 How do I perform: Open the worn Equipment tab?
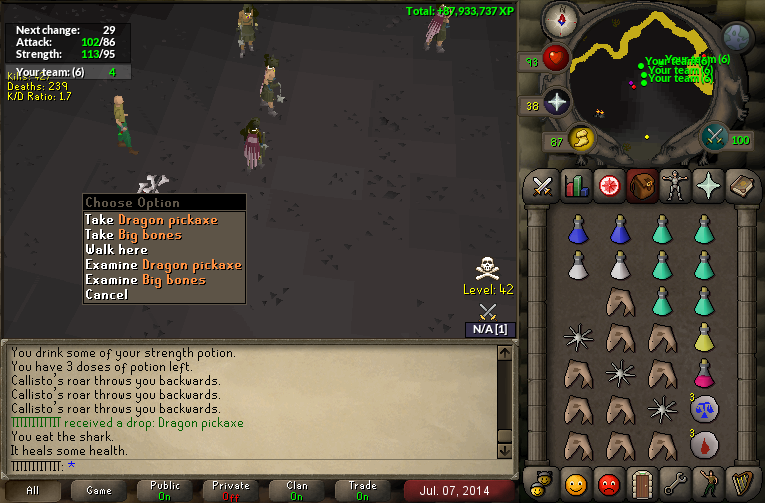673,186
